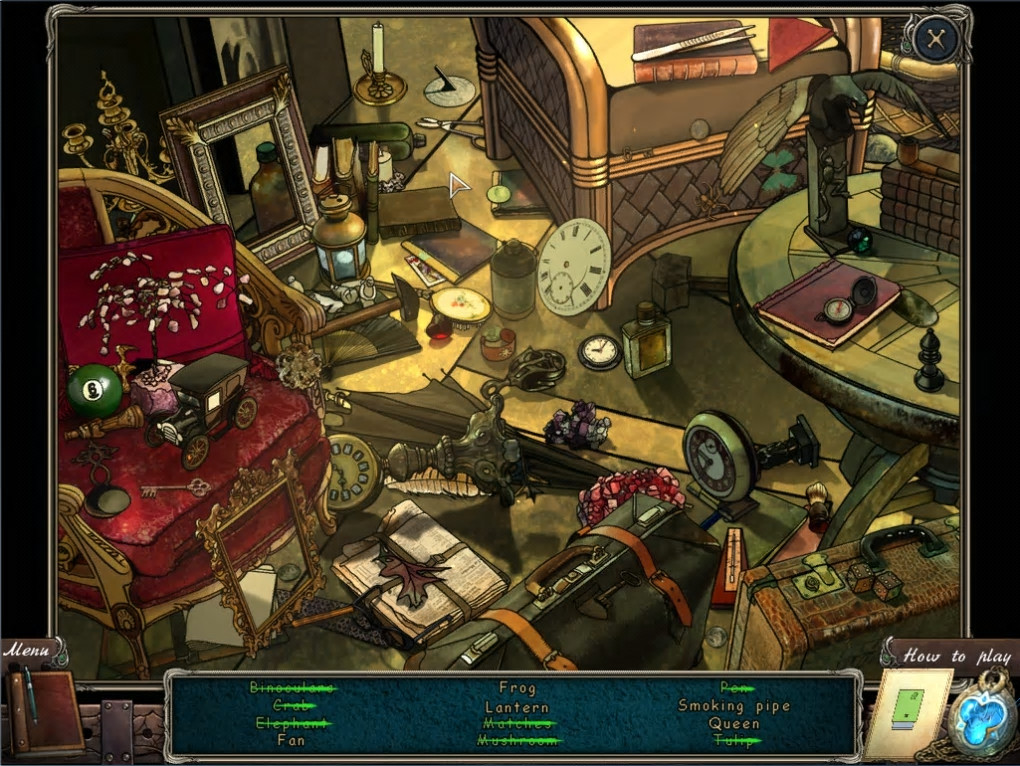The width and height of the screenshot is (1020, 766).
Task: Click the Smoking pipe list entry
Action: coord(734,706)
